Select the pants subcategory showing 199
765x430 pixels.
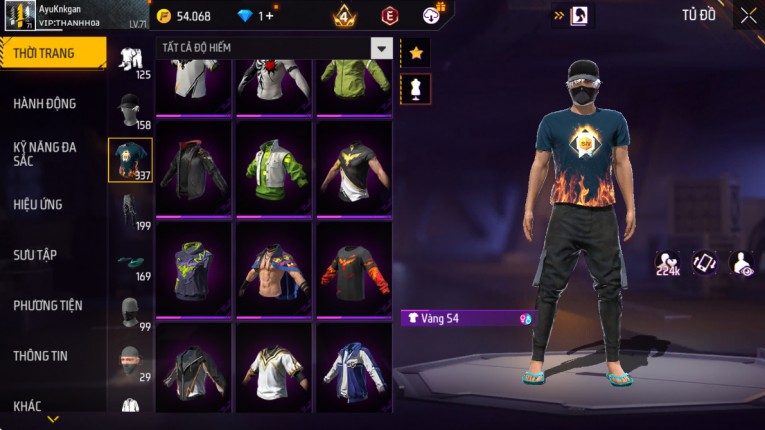point(130,210)
